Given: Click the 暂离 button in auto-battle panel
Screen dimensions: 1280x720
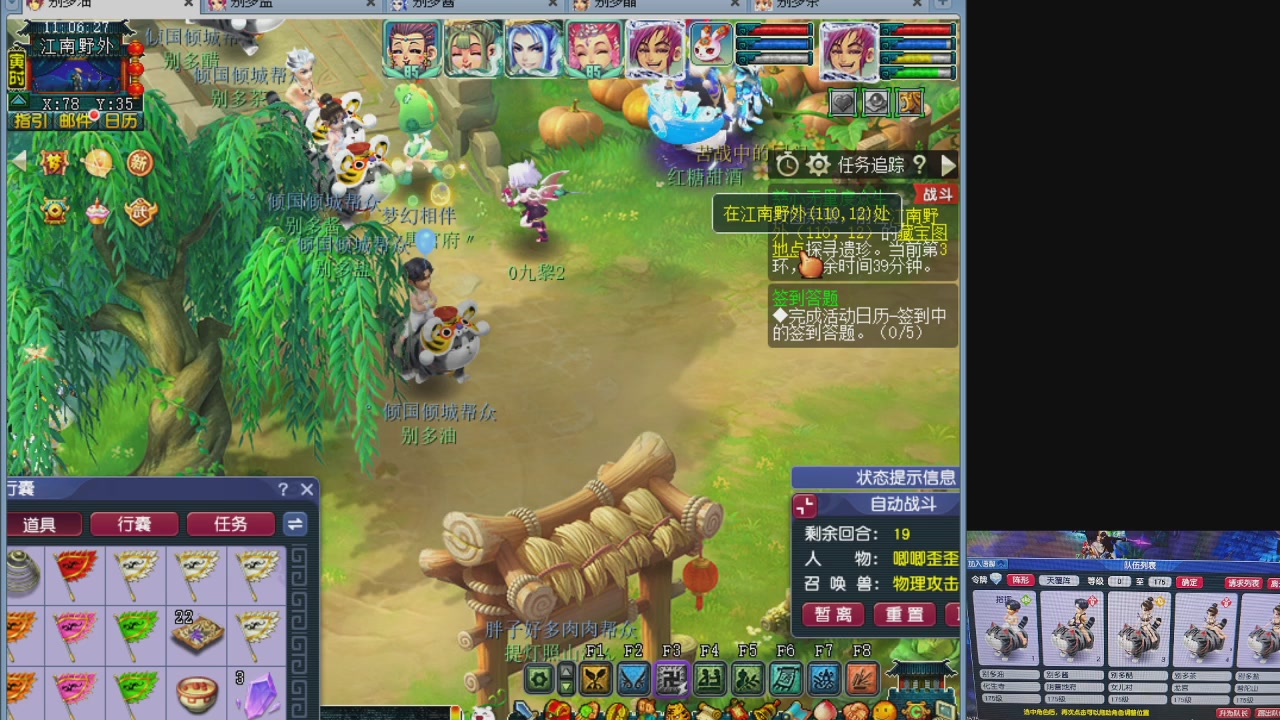Looking at the screenshot, I should point(832,614).
